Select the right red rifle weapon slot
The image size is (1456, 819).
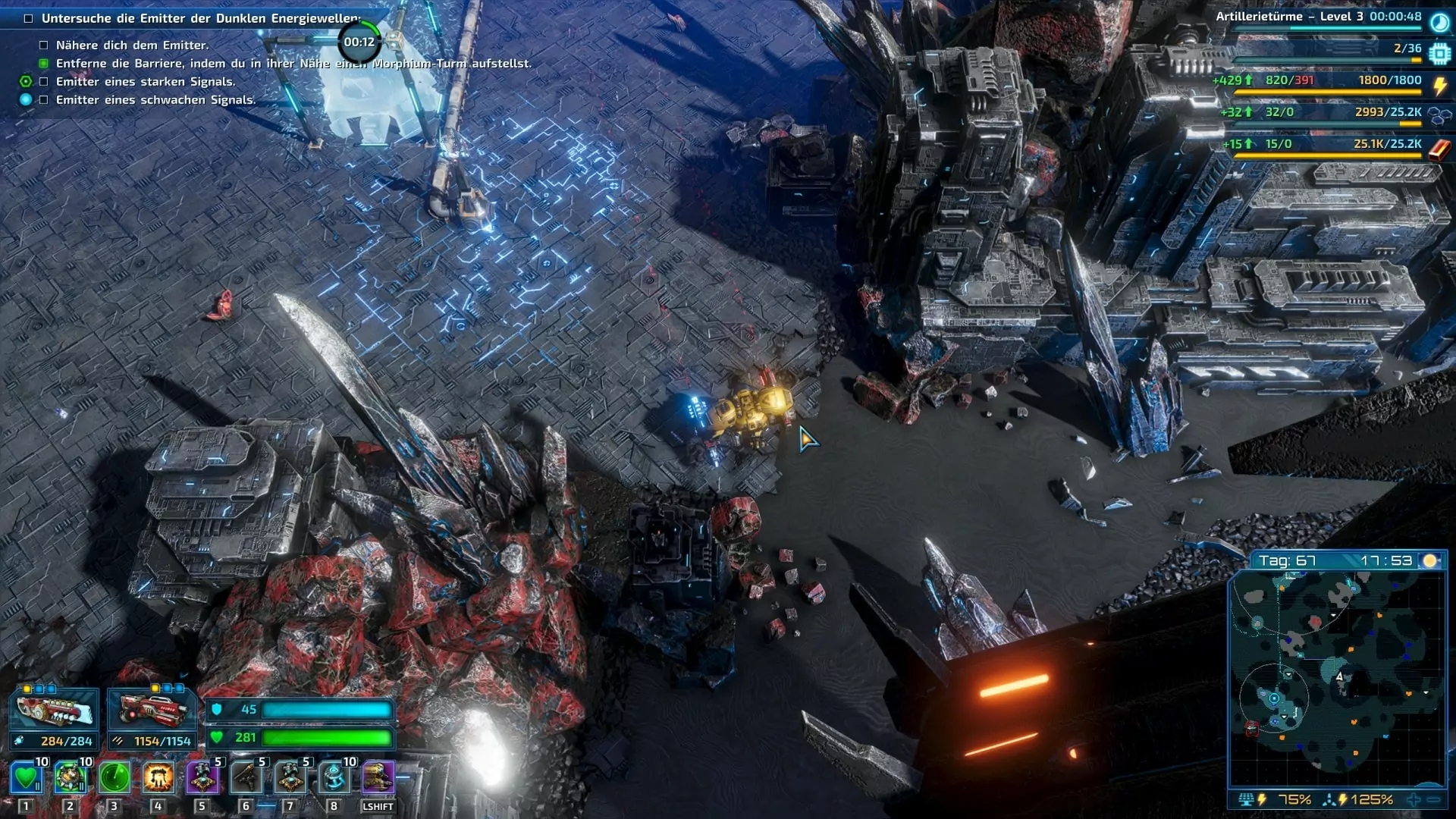(x=152, y=711)
